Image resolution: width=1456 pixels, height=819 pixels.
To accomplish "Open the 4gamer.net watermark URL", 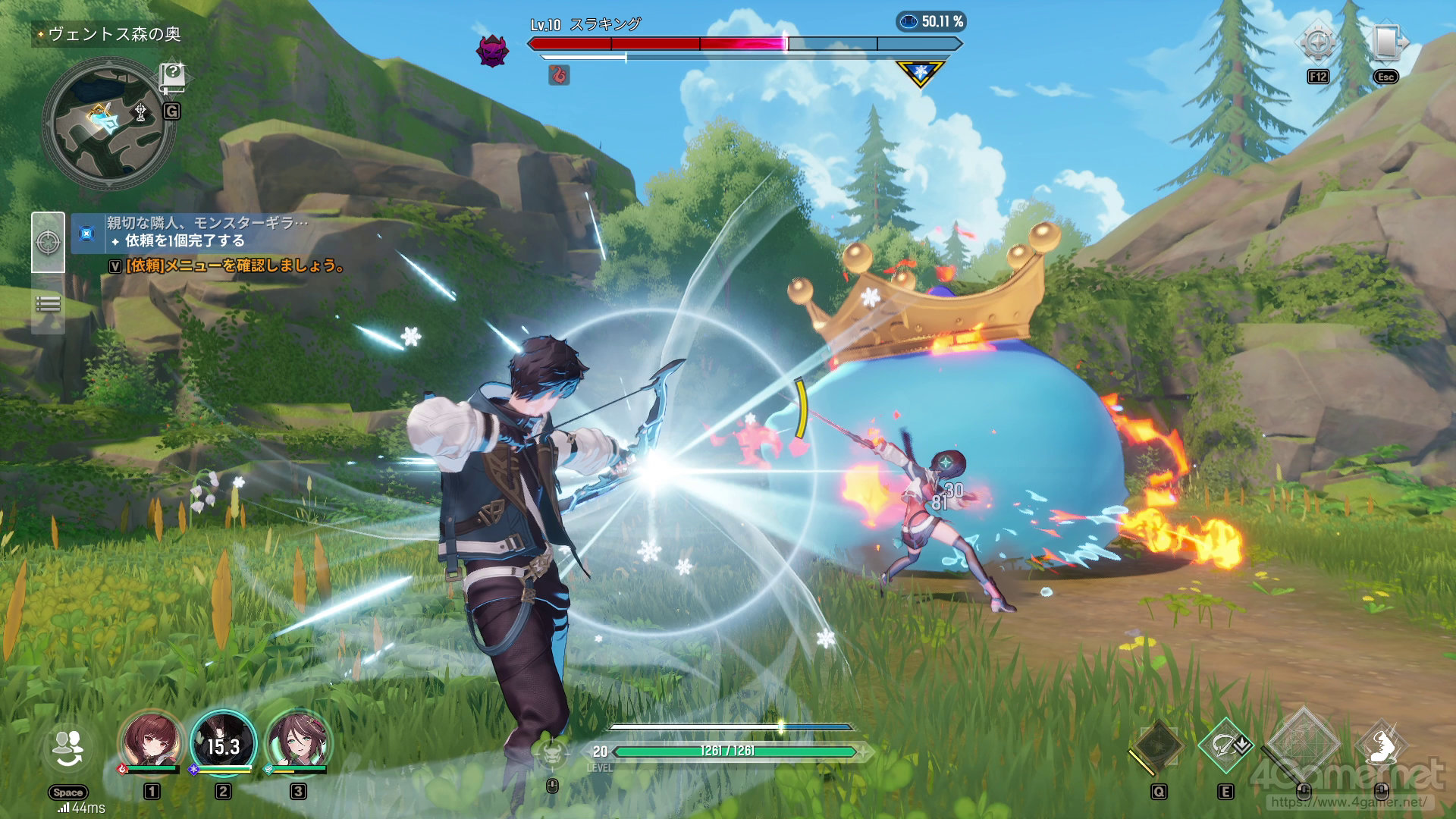I will 1348,802.
